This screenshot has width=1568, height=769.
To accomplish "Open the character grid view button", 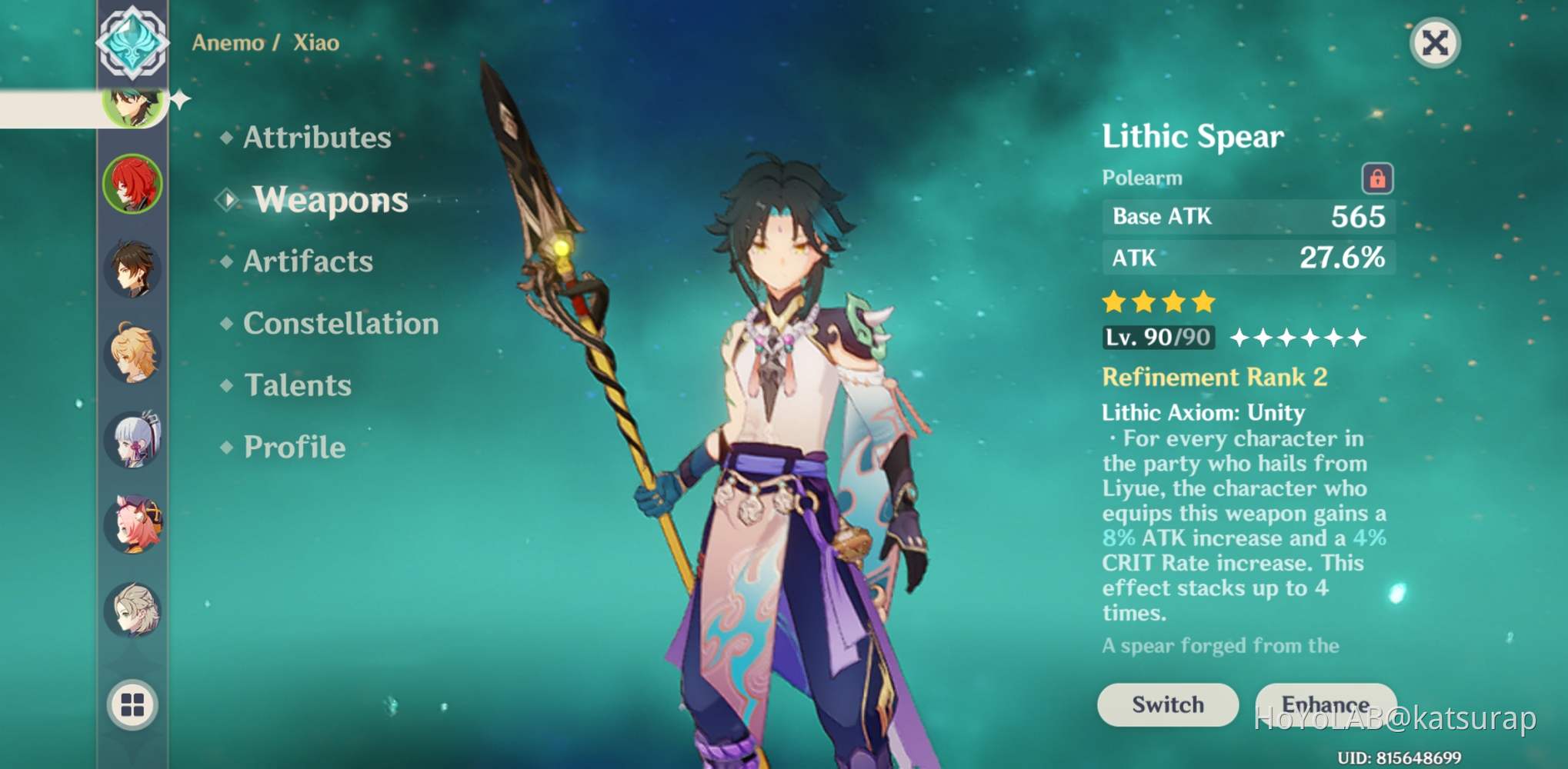I will (x=132, y=704).
